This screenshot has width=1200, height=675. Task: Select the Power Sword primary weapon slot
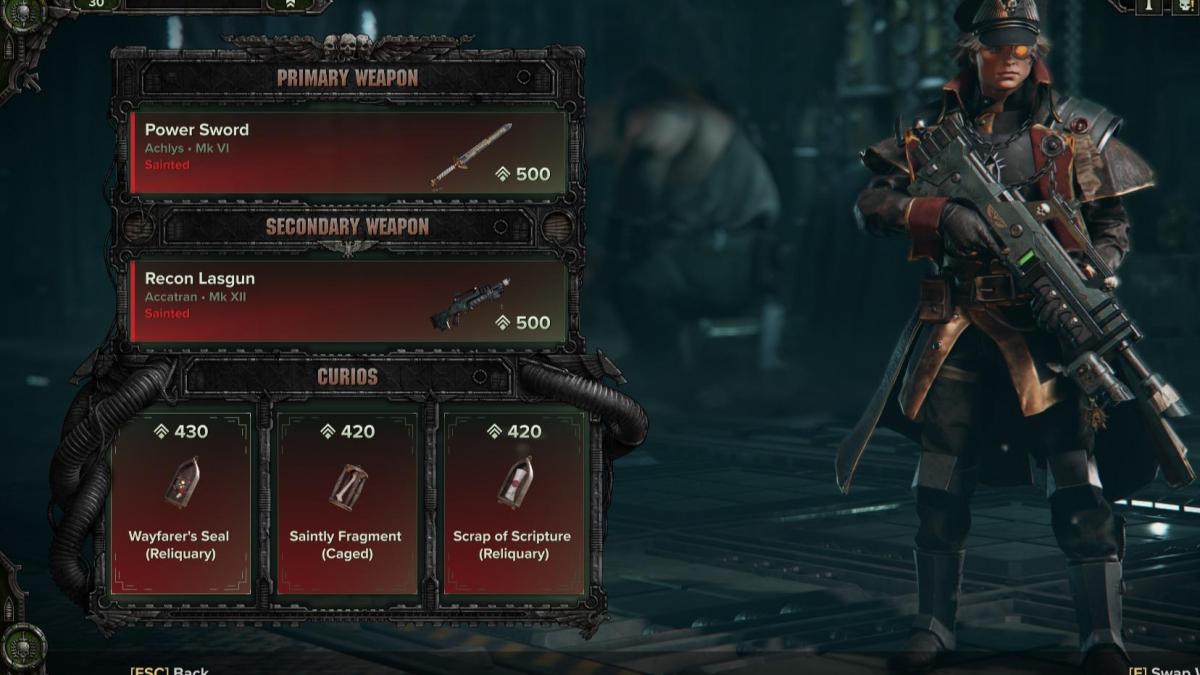tap(348, 152)
